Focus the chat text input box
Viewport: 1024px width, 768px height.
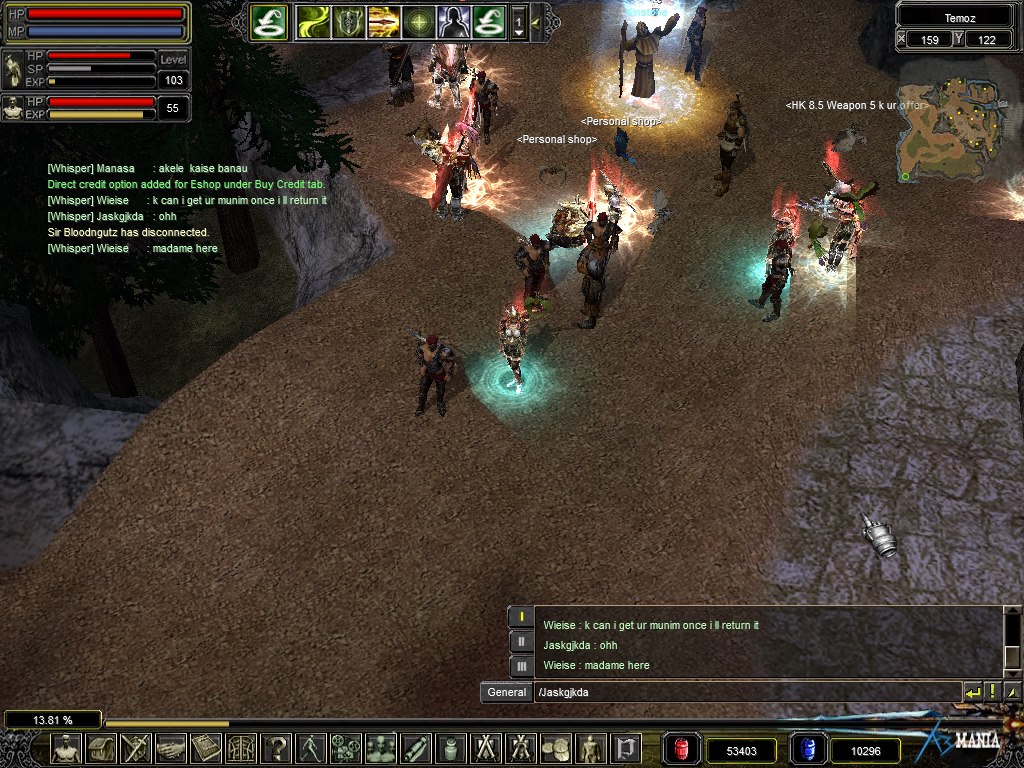point(745,692)
